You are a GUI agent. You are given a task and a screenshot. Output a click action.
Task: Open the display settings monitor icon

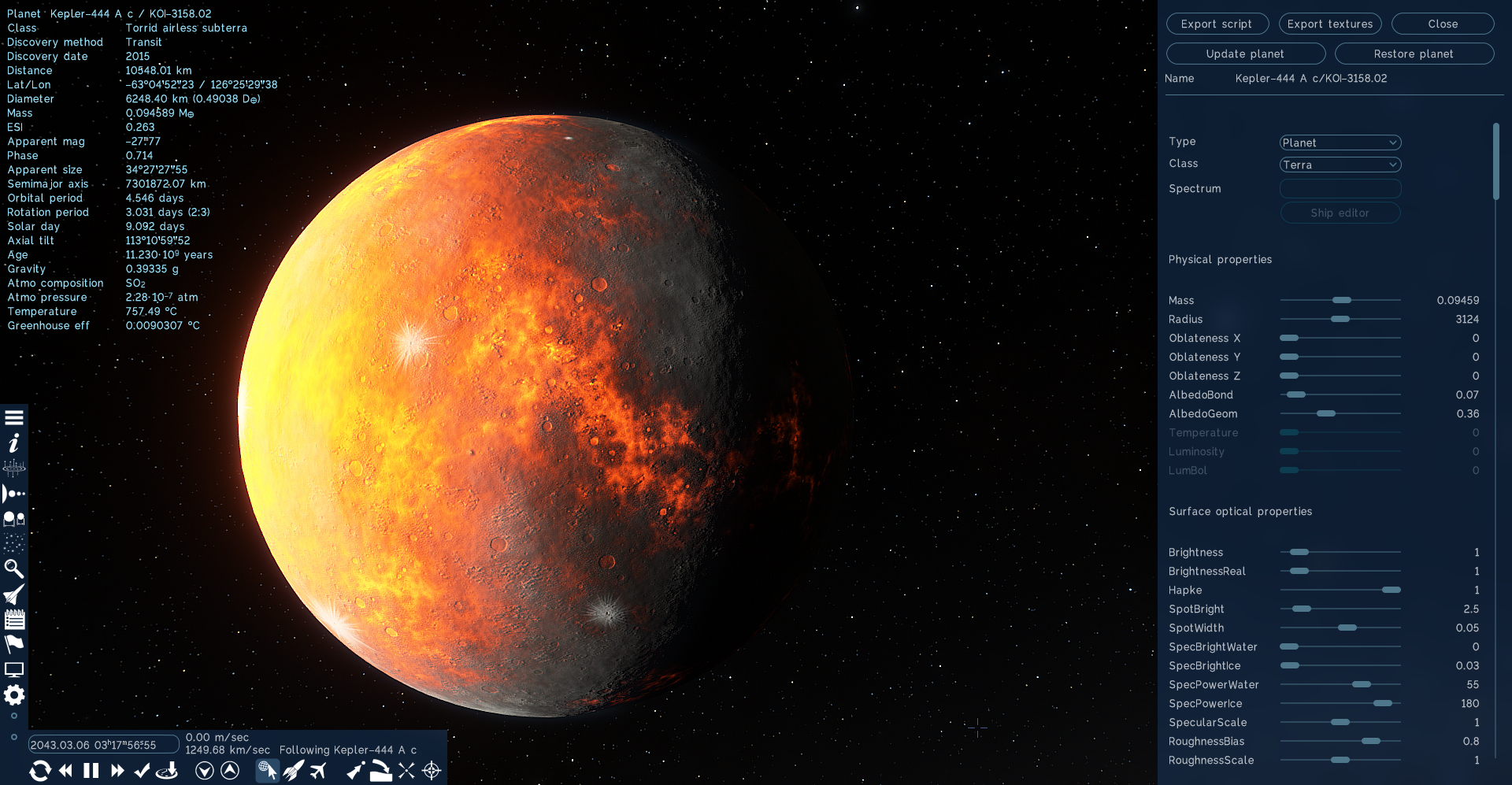click(x=13, y=668)
